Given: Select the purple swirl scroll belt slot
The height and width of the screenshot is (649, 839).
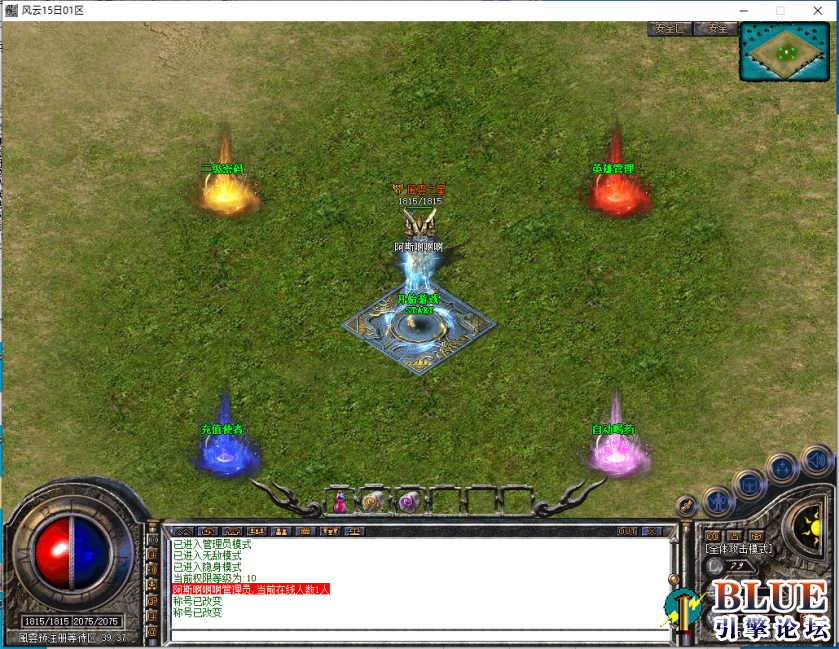Looking at the screenshot, I should point(408,501).
